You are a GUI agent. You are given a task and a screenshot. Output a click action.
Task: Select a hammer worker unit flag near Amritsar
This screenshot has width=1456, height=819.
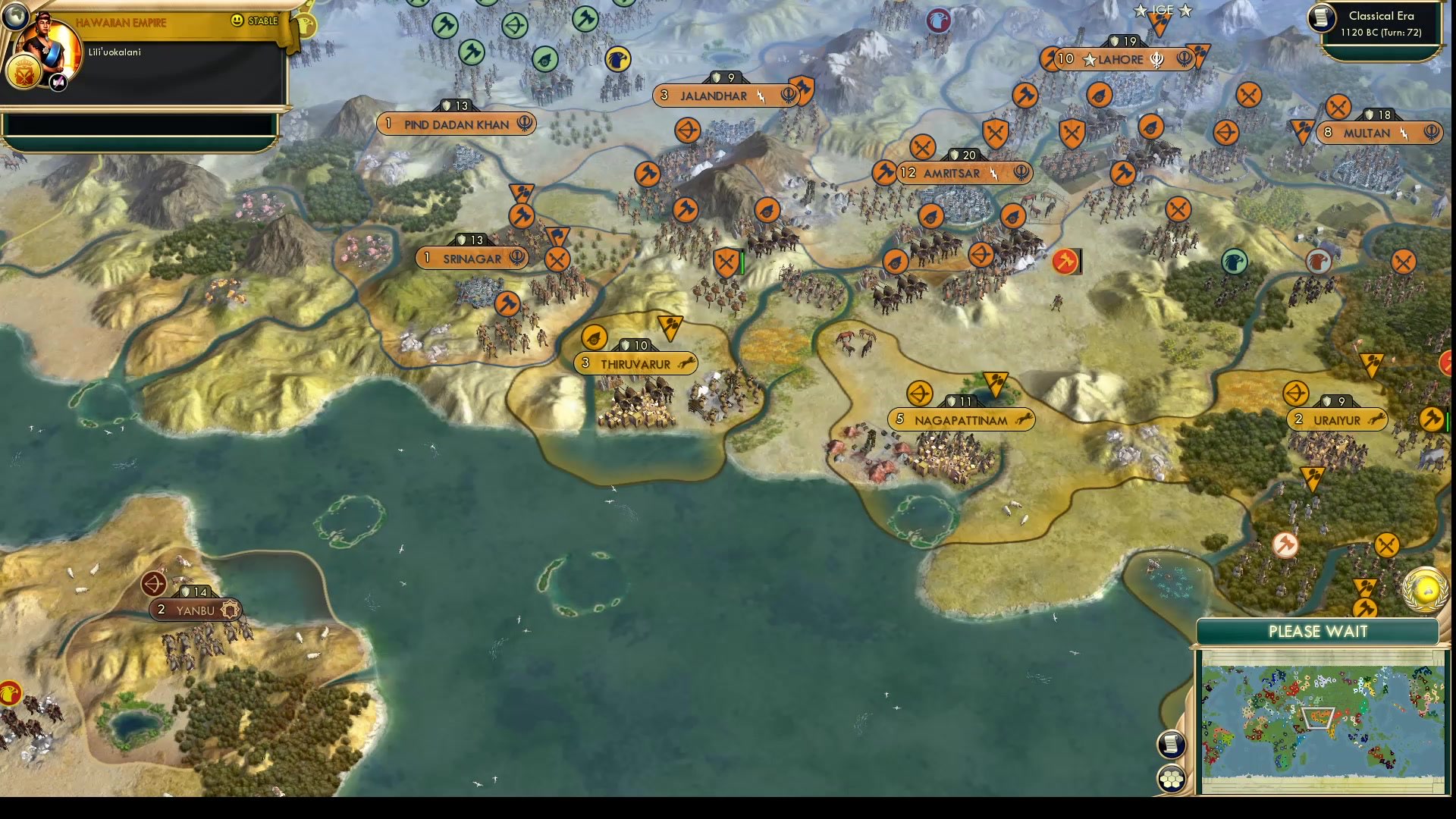click(x=883, y=173)
